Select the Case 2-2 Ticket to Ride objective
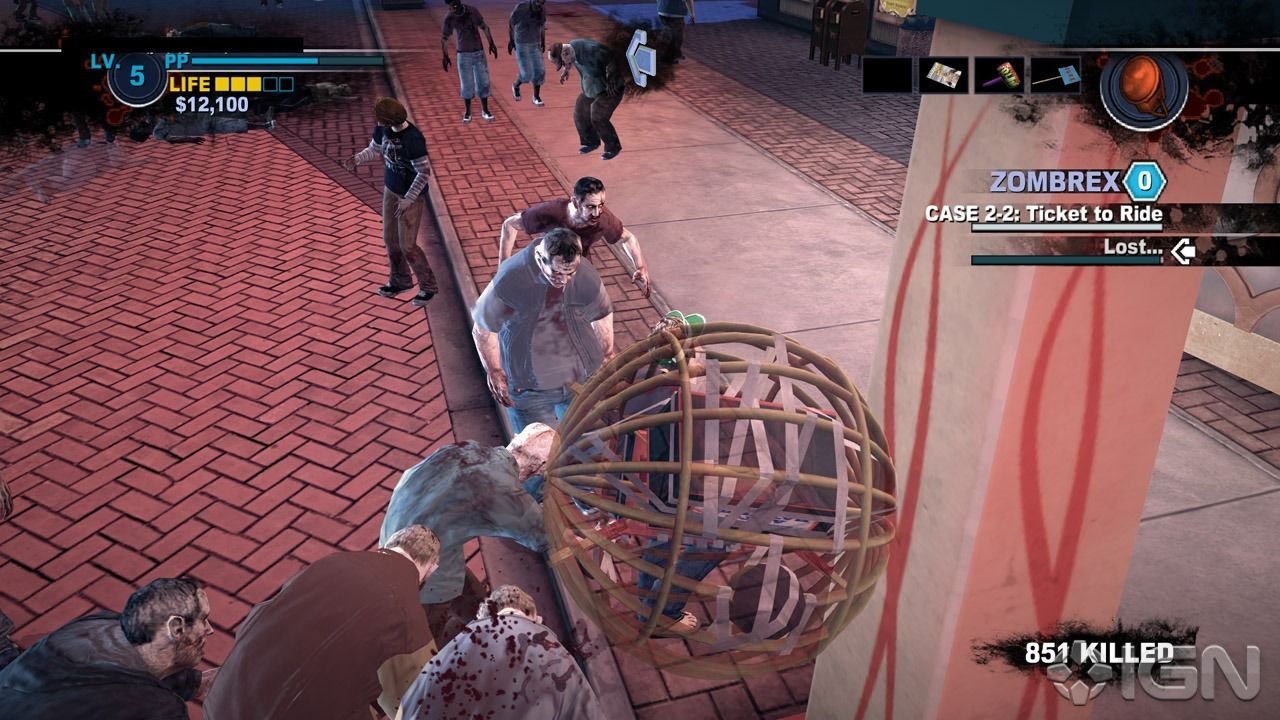 [x=1043, y=214]
